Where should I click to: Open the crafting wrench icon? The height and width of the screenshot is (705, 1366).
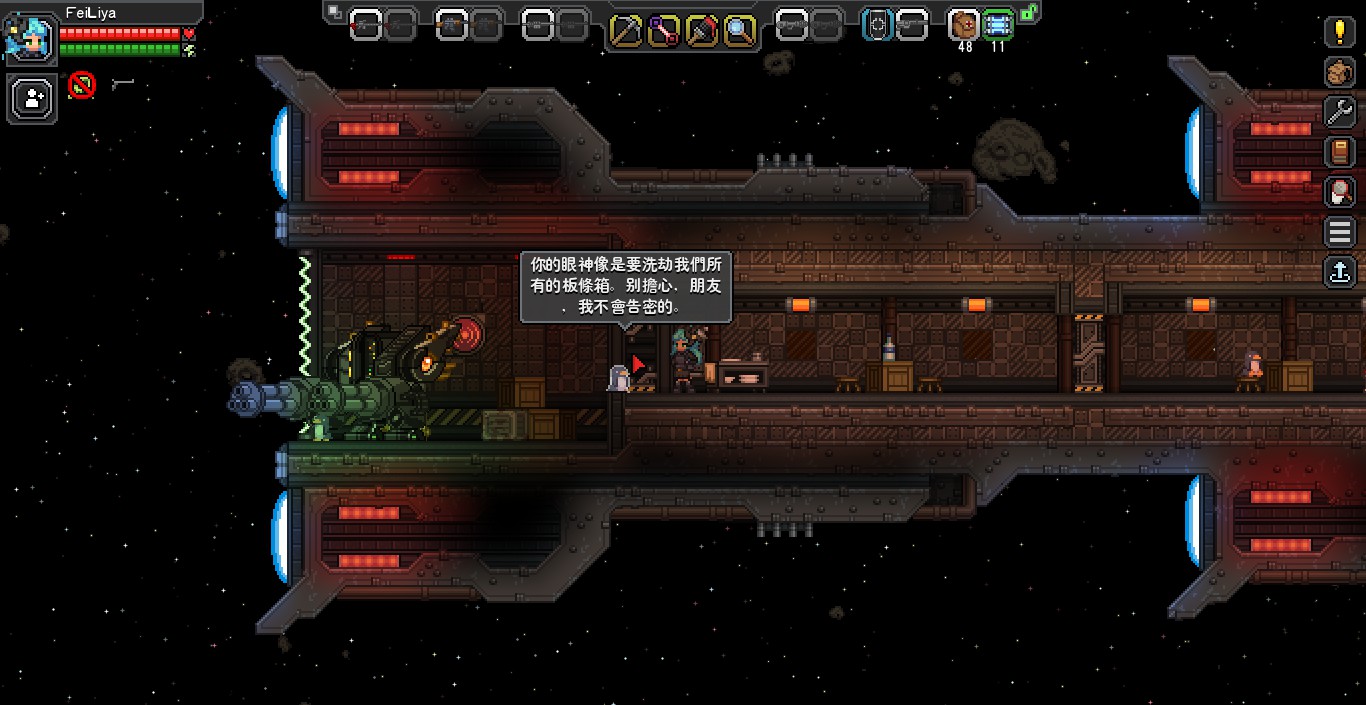pos(1339,111)
